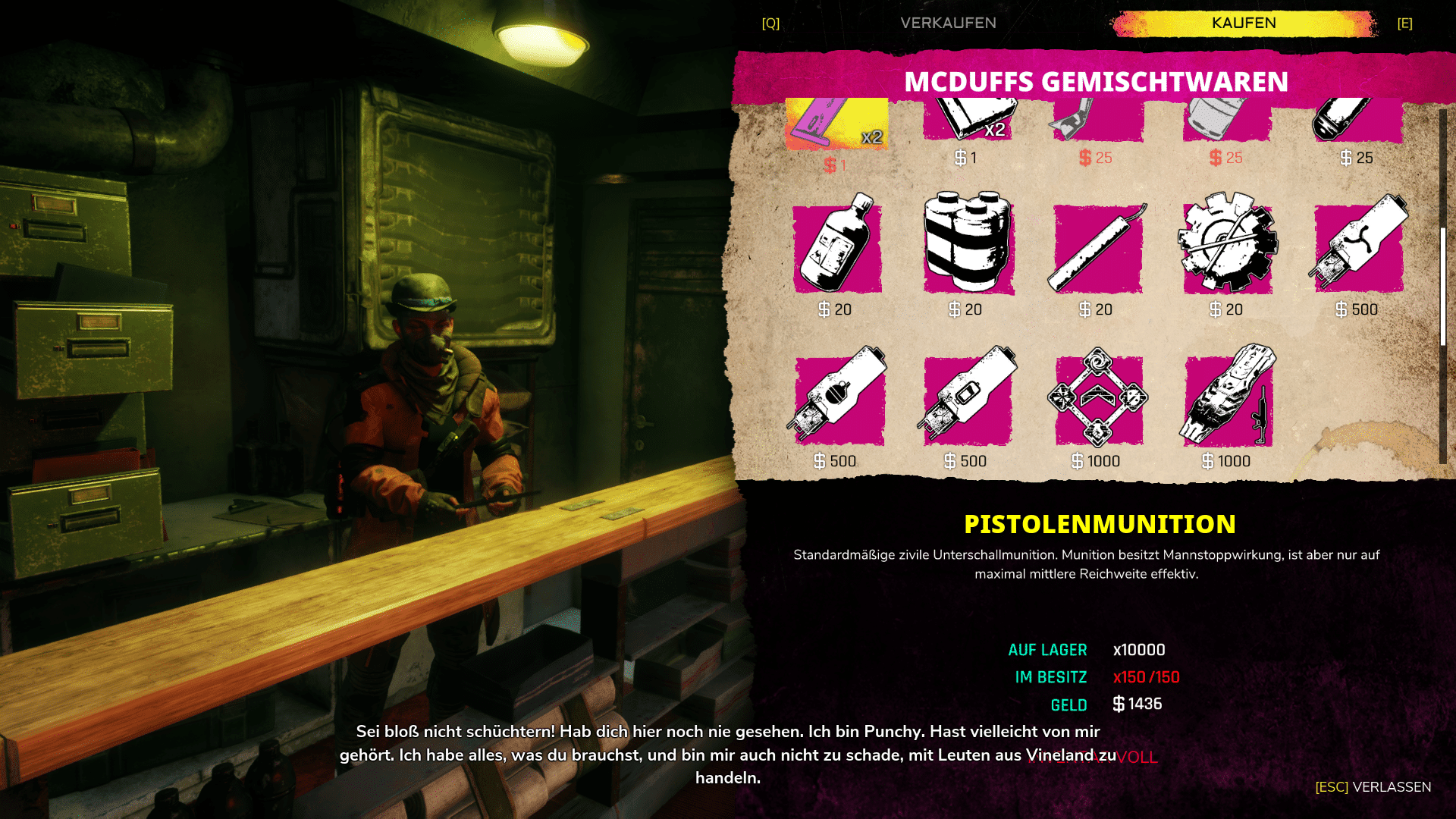
Task: Select the injector with grenade symbol
Action: (x=839, y=397)
